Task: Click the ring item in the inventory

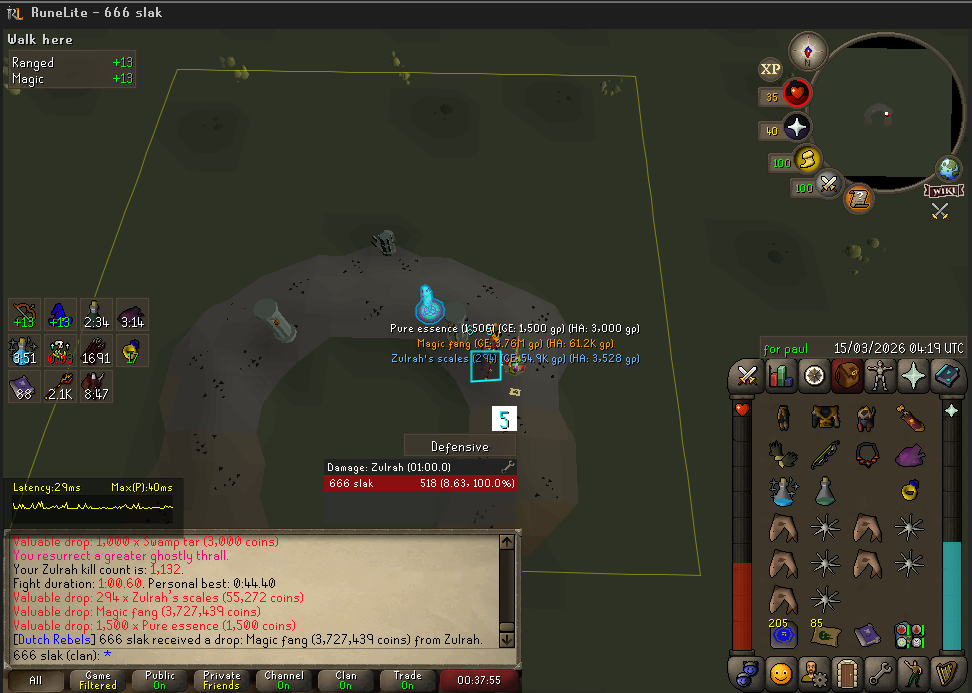Action: tap(909, 490)
